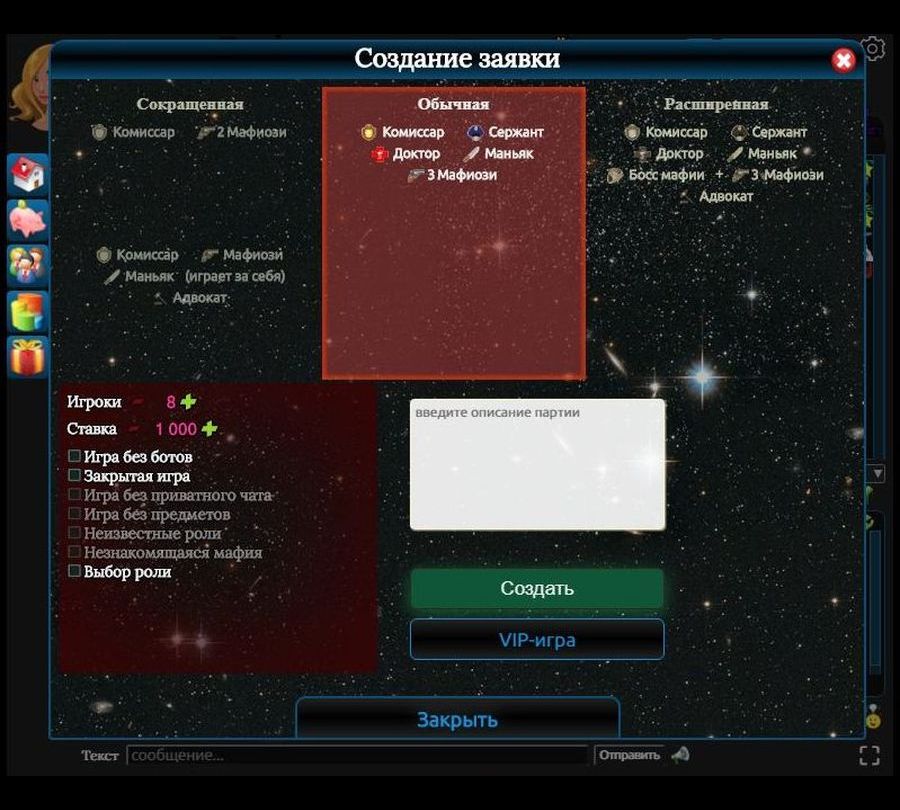
Task: Switch to the Расширенная game mode
Action: (716, 104)
